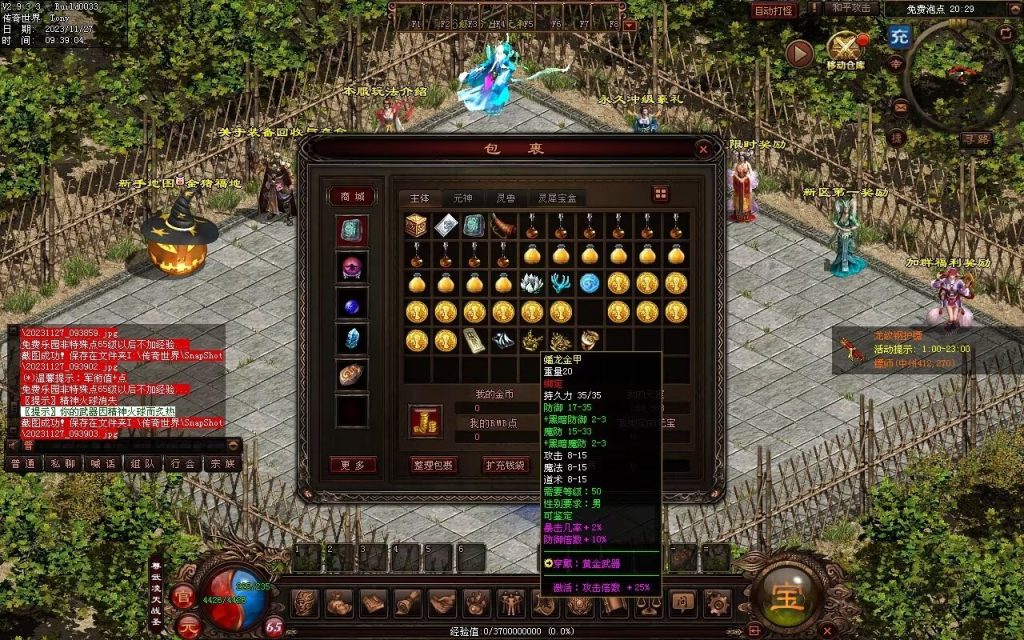The width and height of the screenshot is (1024, 640).
Task: Switch to the 灵兽 tab
Action: coord(506,198)
